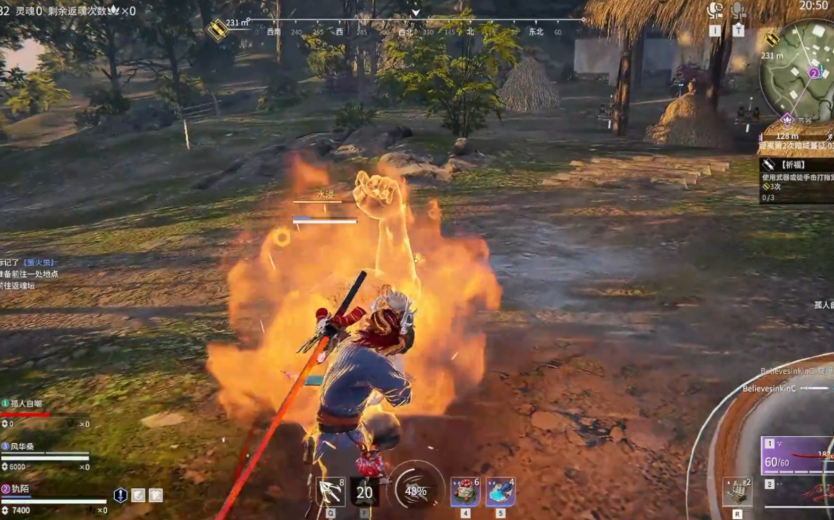This screenshot has width=834, height=520.
Task: Use the red armor powder consumable
Action: (x=465, y=491)
